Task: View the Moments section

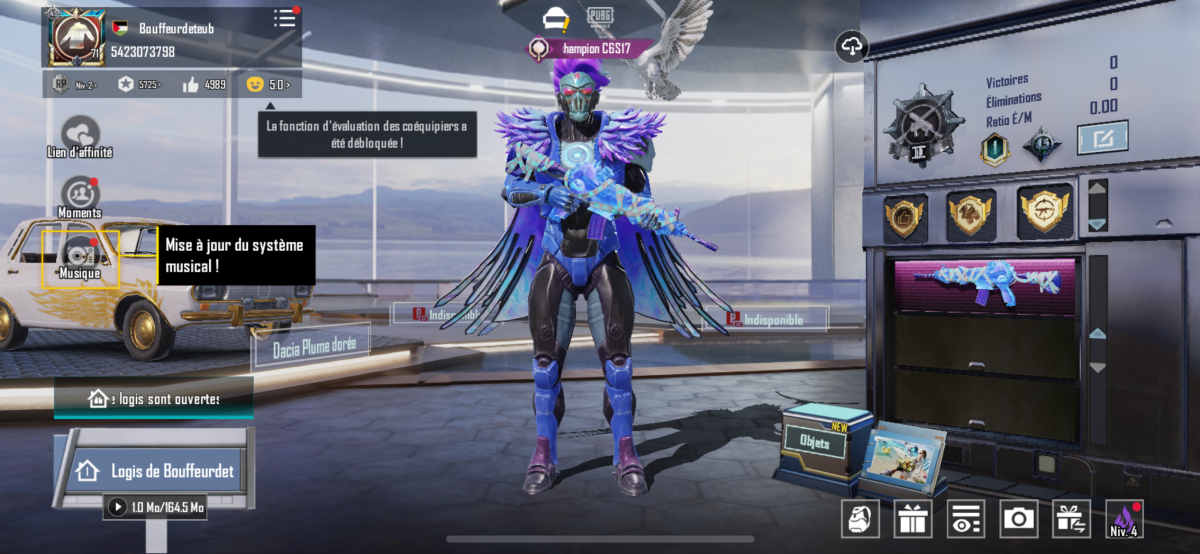Action: [x=80, y=196]
